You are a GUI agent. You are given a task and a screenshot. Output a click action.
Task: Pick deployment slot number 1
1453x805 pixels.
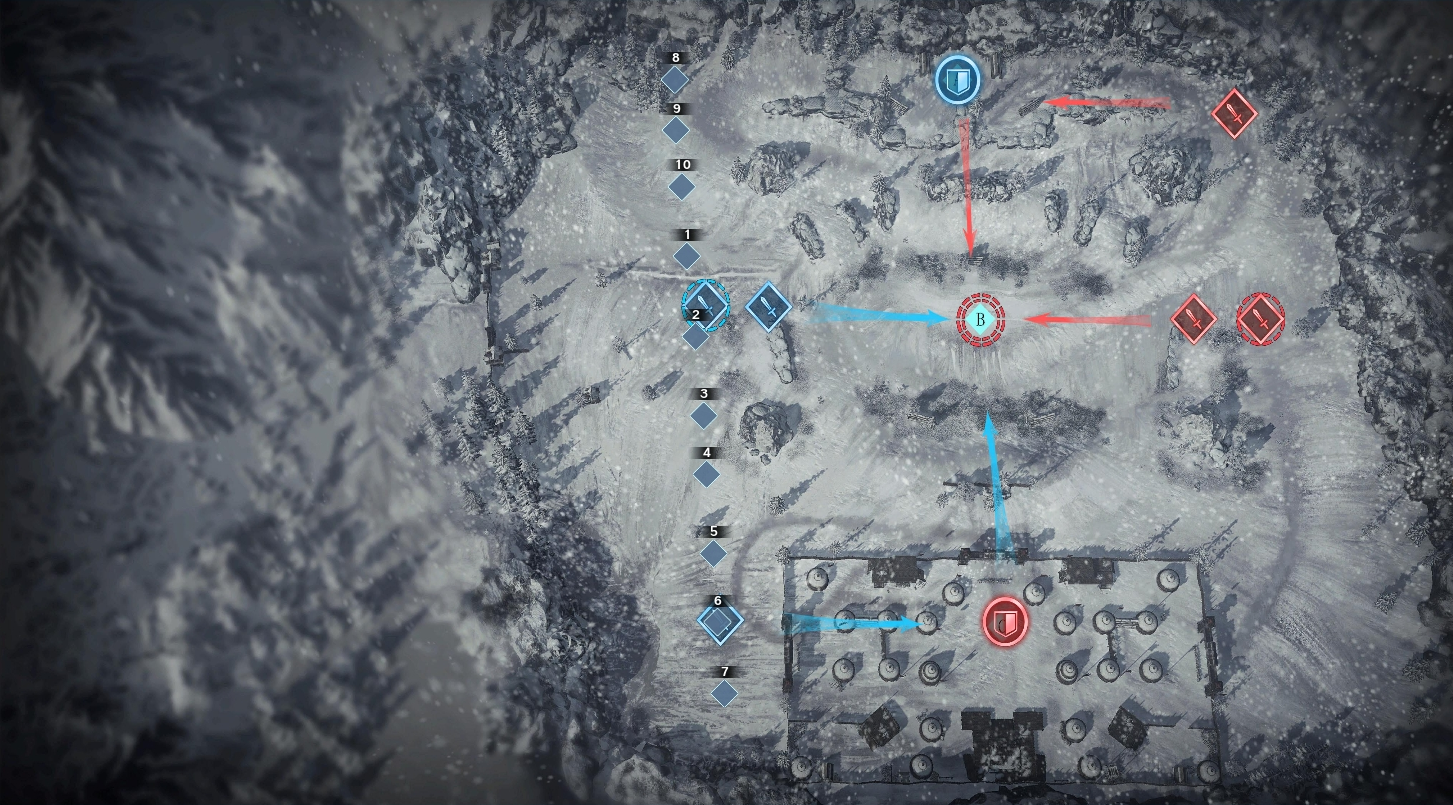687,256
